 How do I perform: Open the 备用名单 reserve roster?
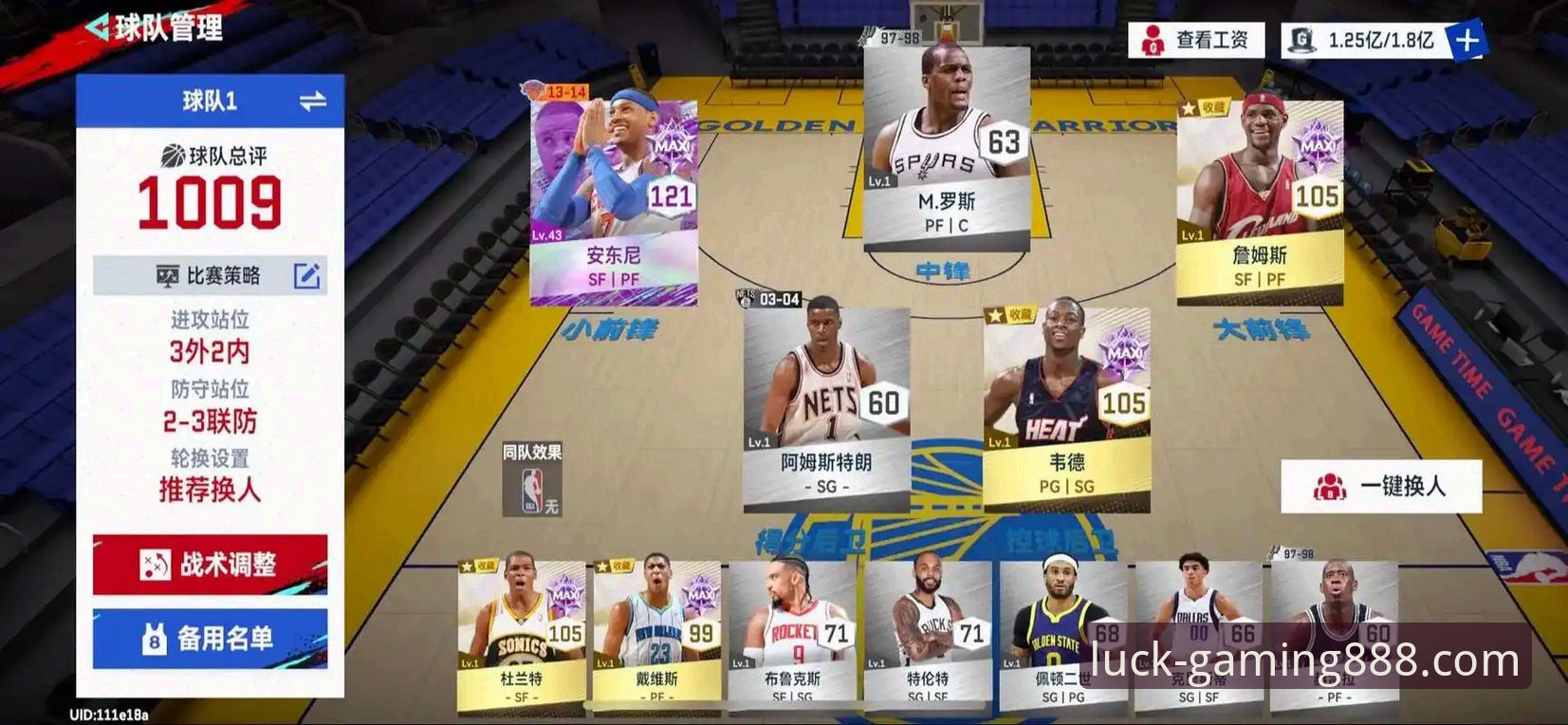point(210,639)
